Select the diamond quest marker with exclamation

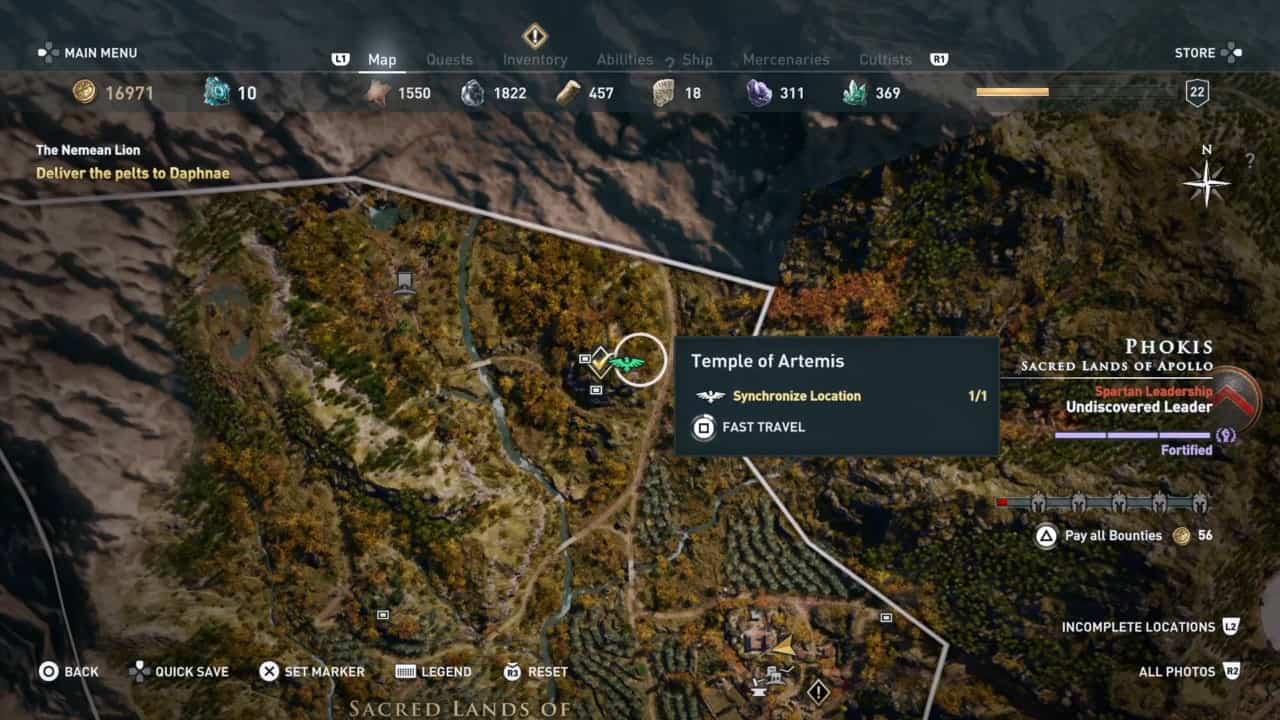[x=818, y=691]
